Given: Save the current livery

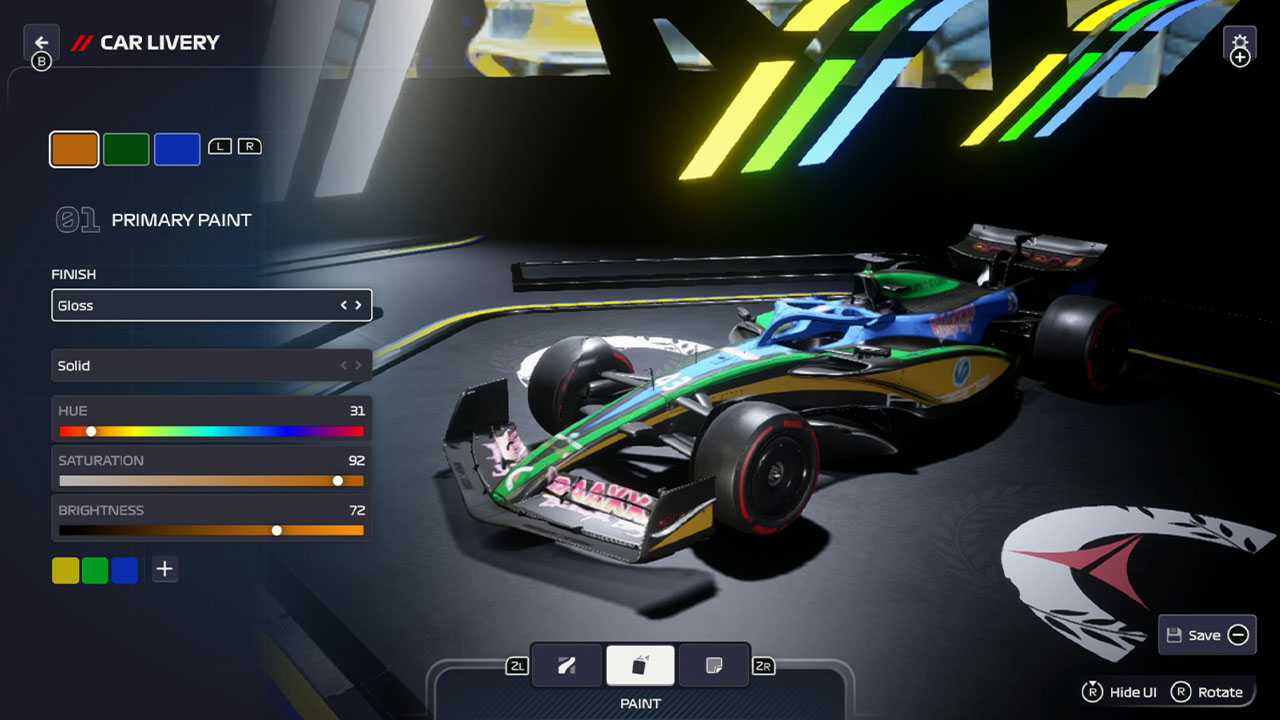Looking at the screenshot, I should tap(1206, 635).
